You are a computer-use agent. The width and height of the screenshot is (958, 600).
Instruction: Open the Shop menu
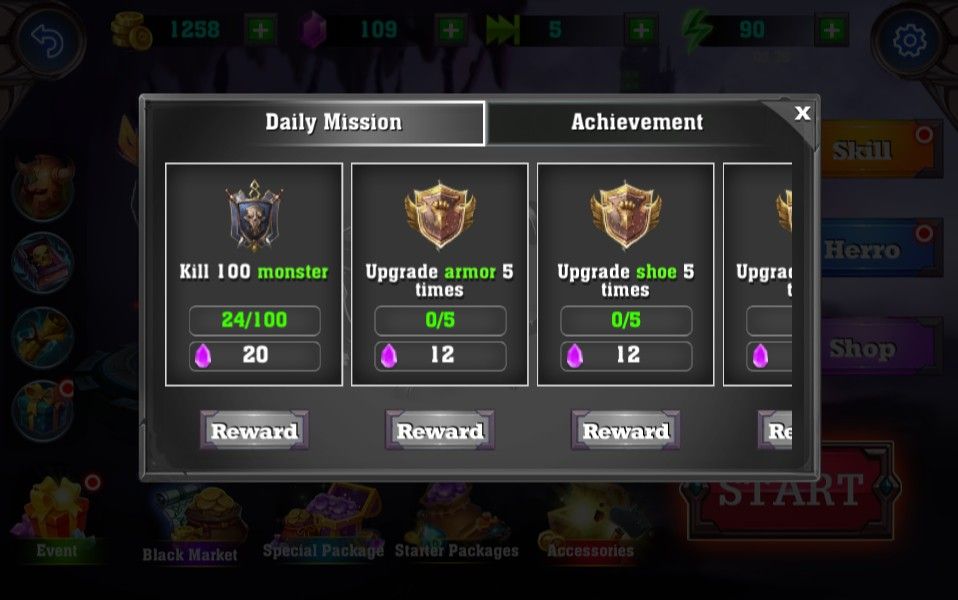point(880,348)
